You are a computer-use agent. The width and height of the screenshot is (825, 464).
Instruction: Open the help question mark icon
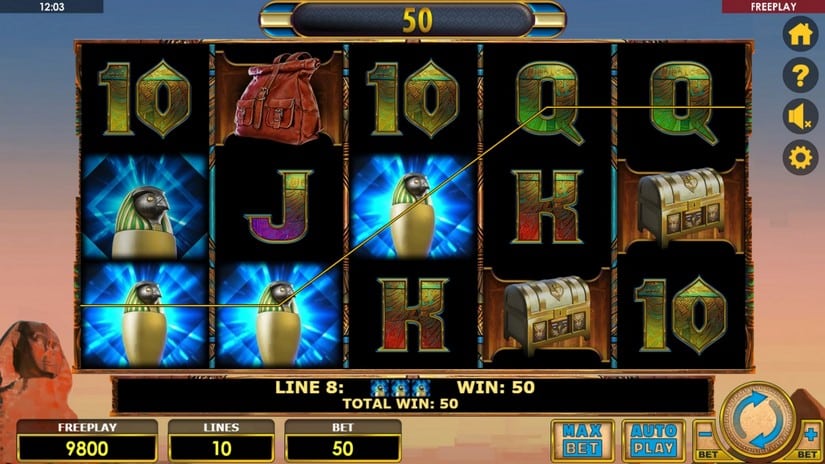pyautogui.click(x=800, y=75)
